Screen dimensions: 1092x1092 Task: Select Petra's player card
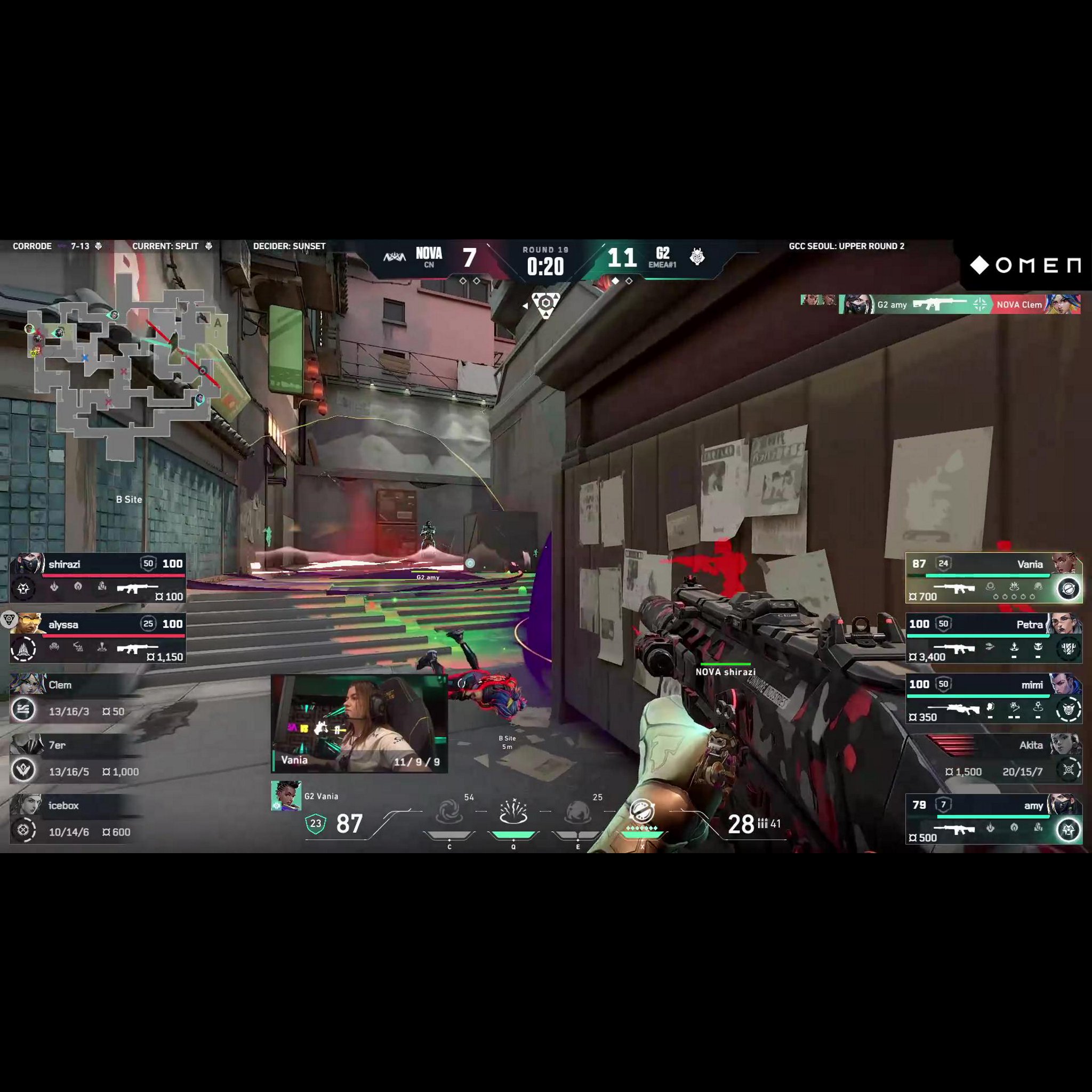pyautogui.click(x=994, y=638)
